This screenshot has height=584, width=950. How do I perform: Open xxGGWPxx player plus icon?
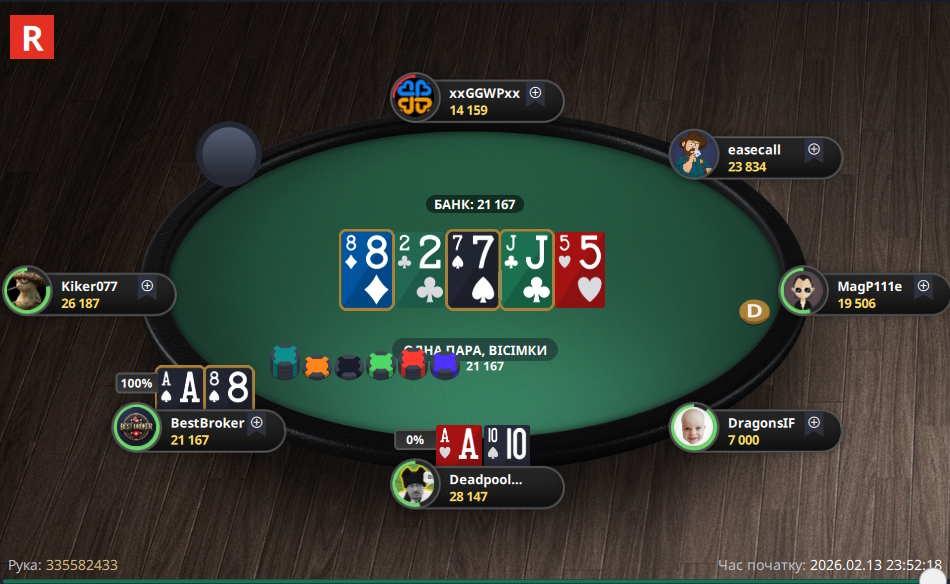point(535,93)
